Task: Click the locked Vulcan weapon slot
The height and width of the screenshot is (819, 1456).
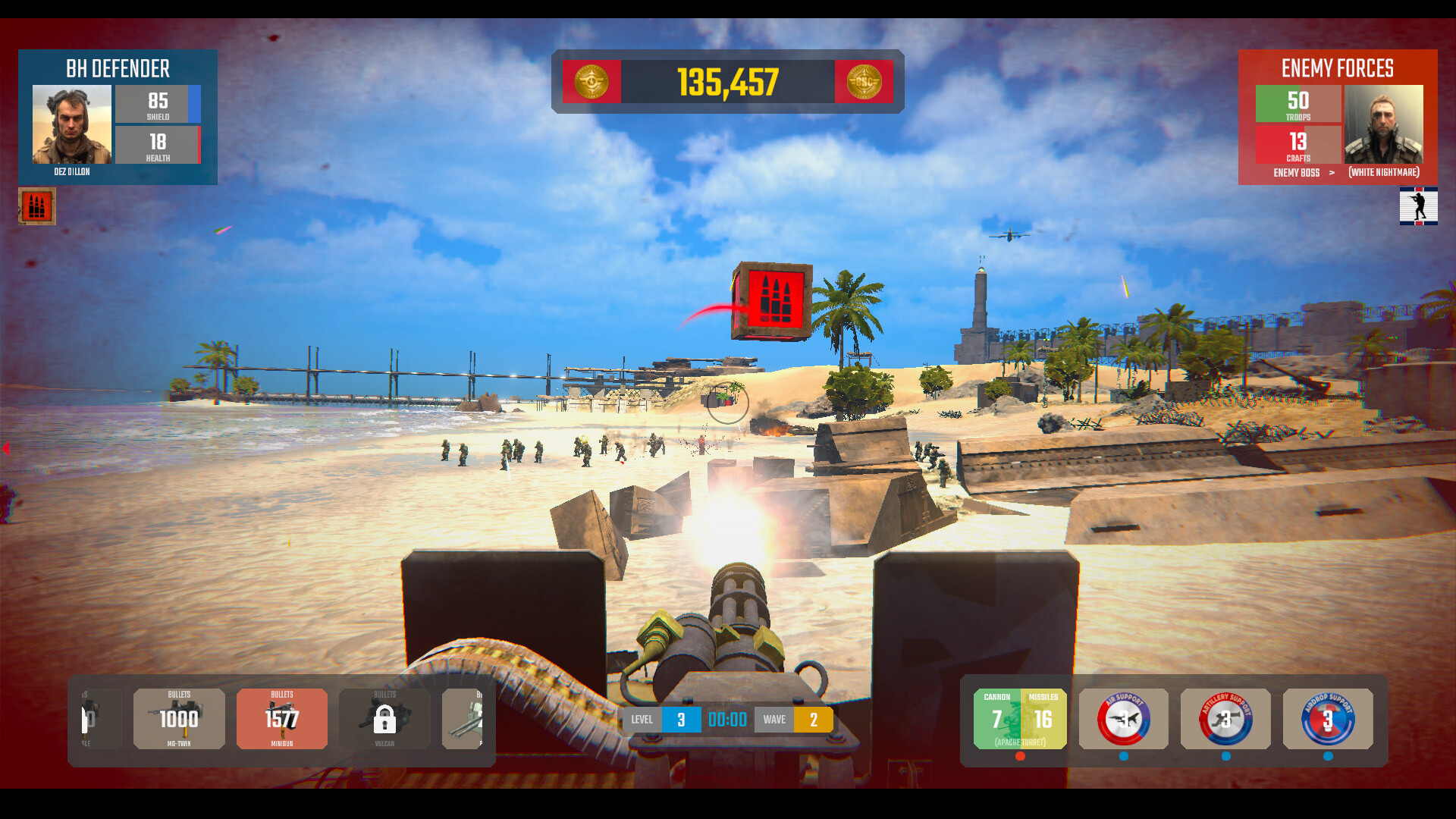Action: click(385, 719)
